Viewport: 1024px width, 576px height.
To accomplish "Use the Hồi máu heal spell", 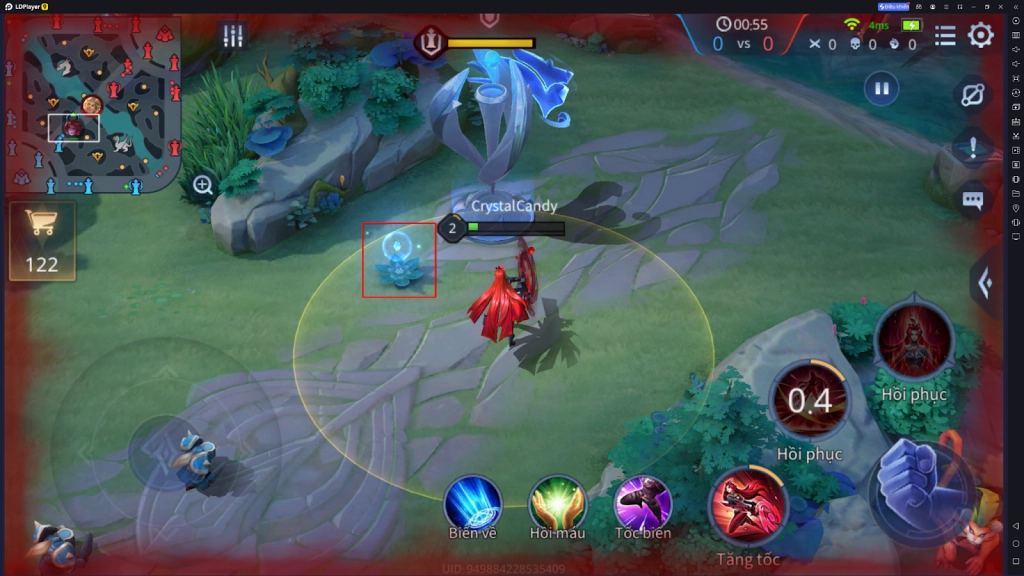I will click(x=557, y=502).
